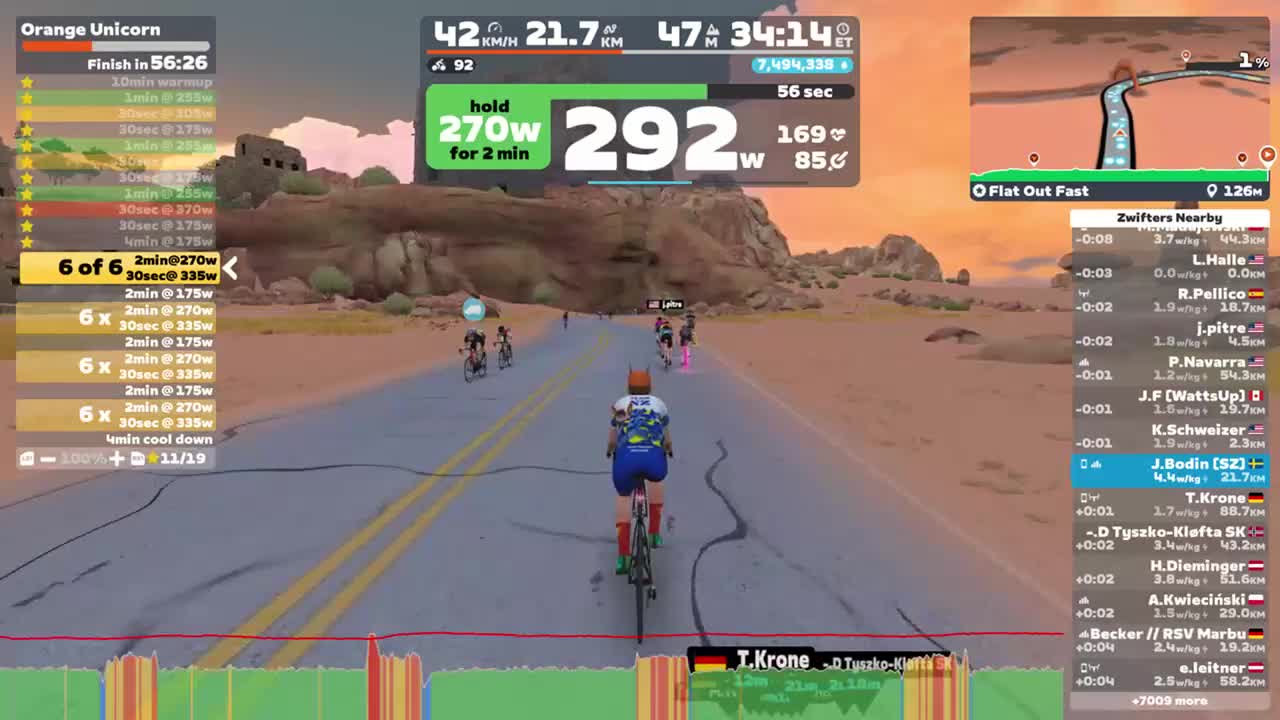Click the Flat Out Fast route icon
Image resolution: width=1280 pixels, height=720 pixels.
click(980, 190)
